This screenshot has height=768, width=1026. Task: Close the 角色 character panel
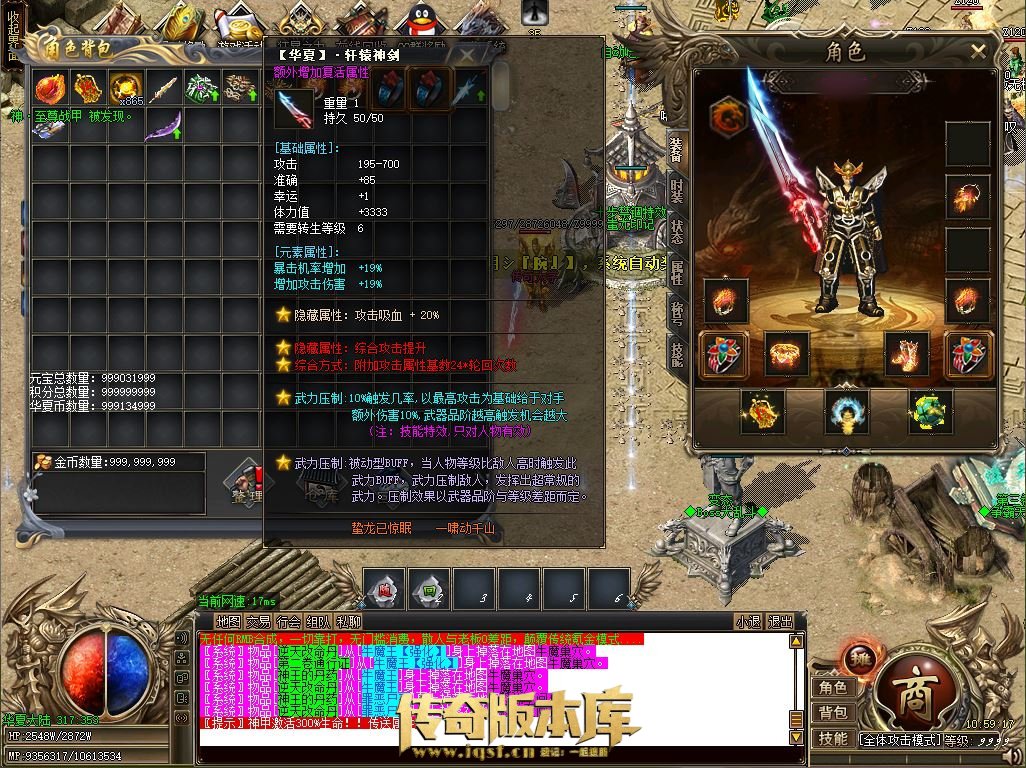coord(977,52)
